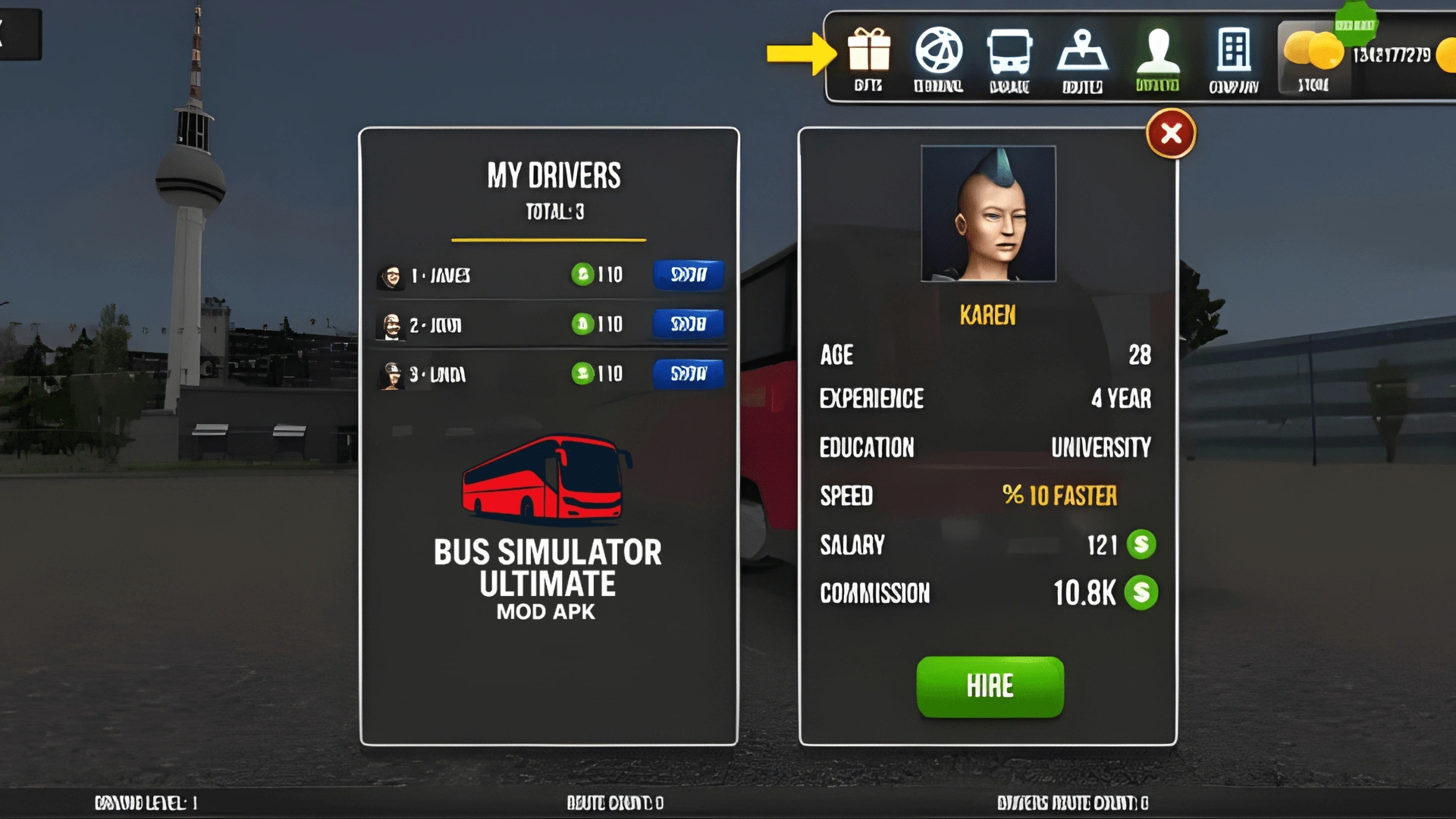Select the green Drivers person icon
This screenshot has width=1456, height=819.
pos(1156,53)
